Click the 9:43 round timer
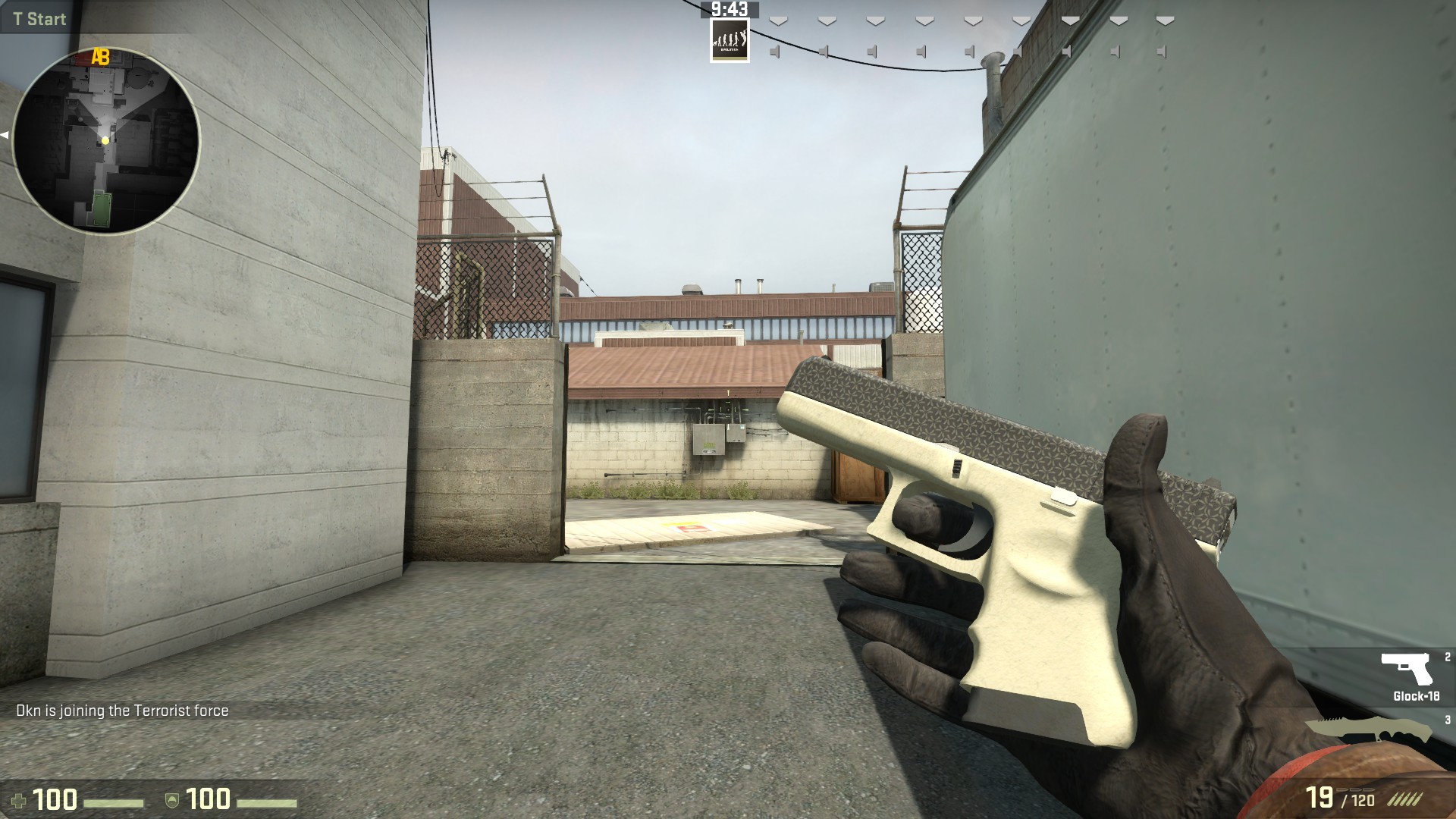Screen dimensions: 1456x819 pos(729,10)
